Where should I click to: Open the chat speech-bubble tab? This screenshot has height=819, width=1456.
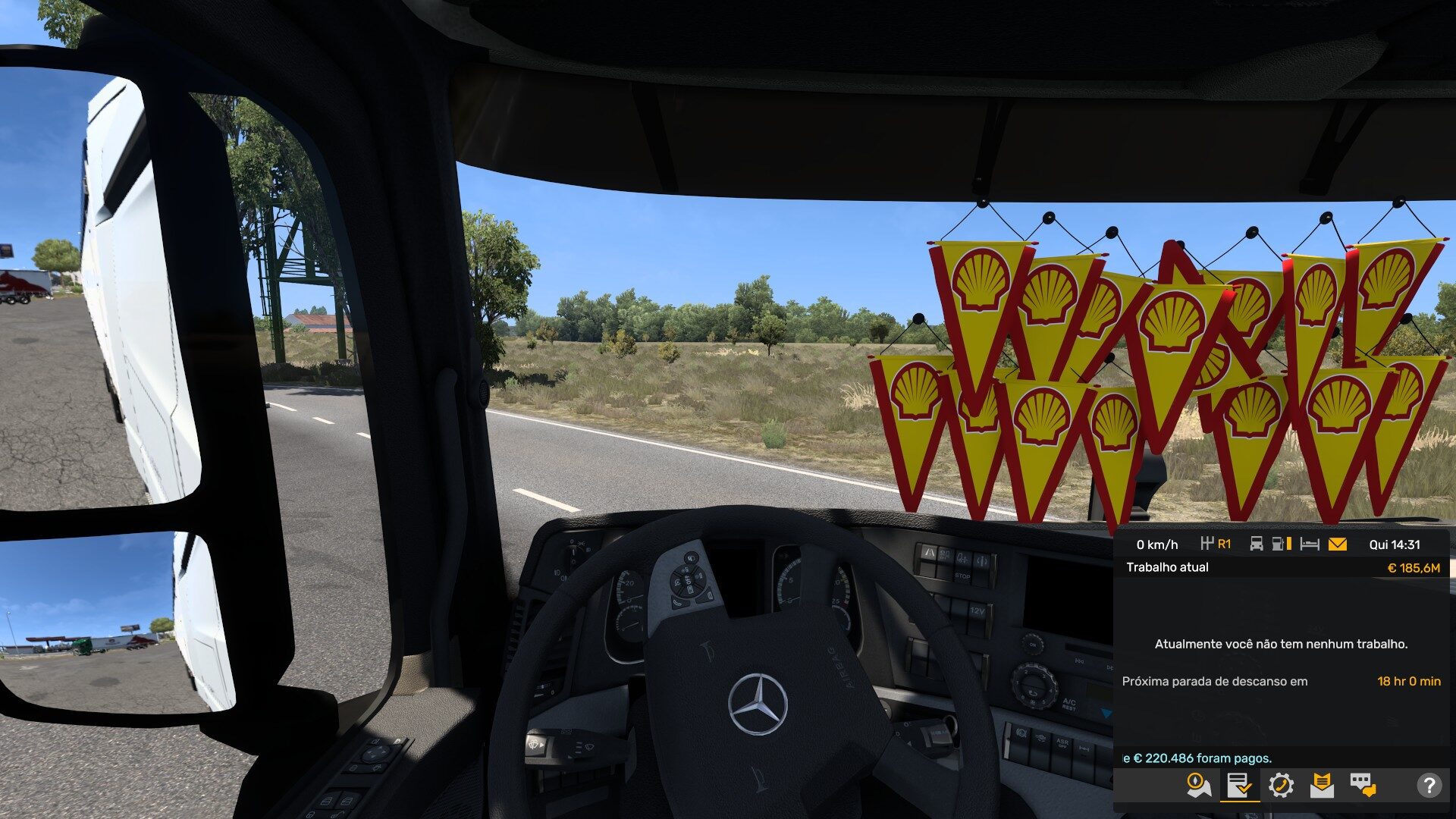coord(1363,786)
